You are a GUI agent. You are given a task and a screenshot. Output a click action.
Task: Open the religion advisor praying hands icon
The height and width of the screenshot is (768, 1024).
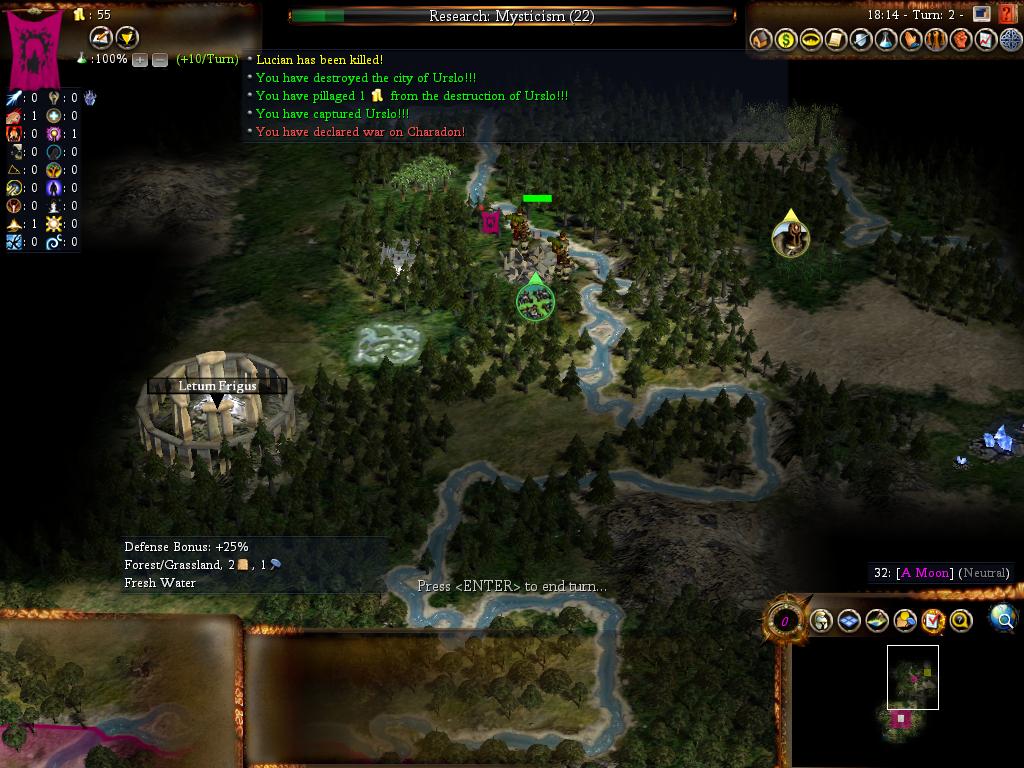[x=911, y=40]
